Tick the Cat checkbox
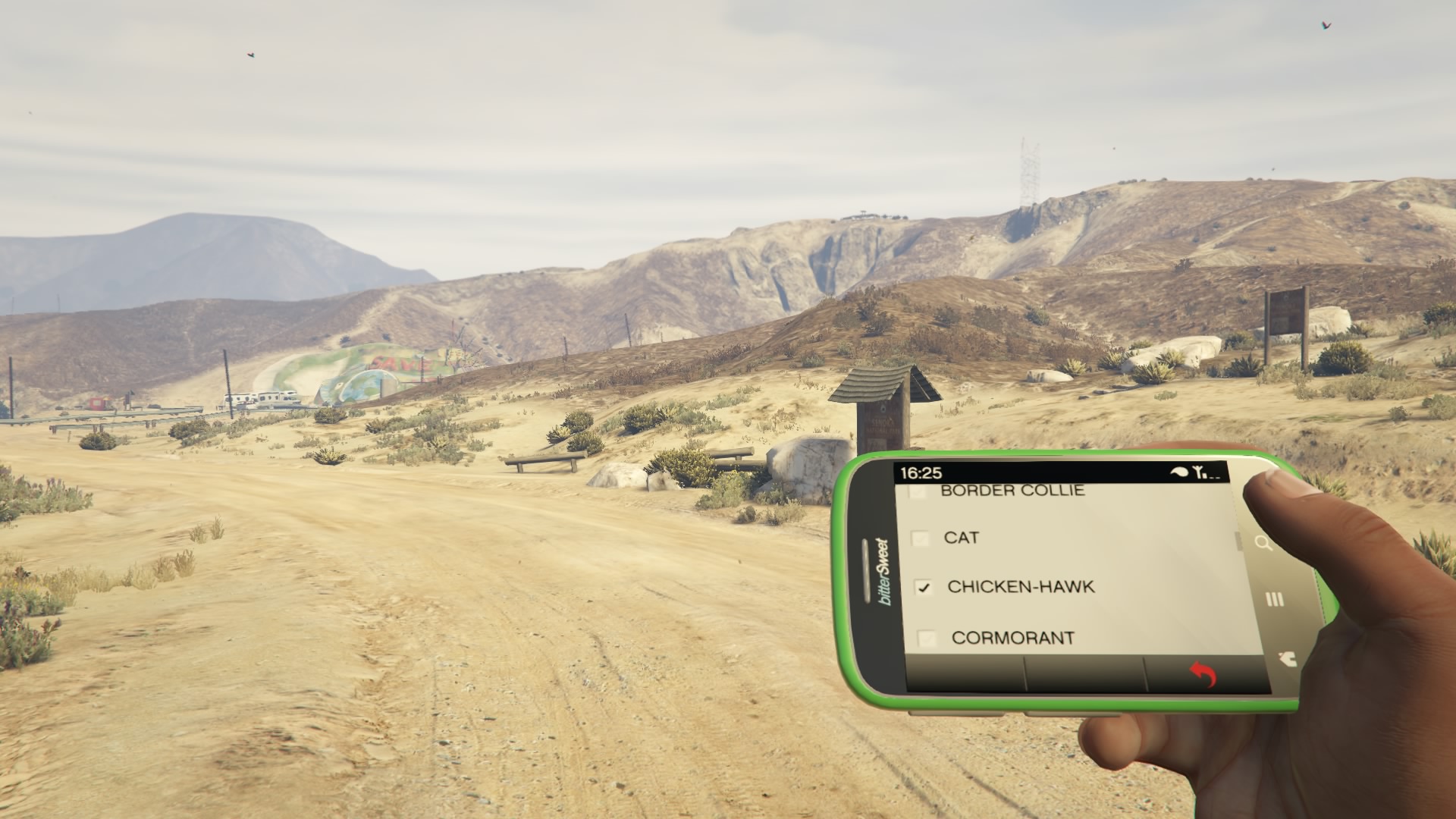Image resolution: width=1456 pixels, height=819 pixels. [920, 538]
